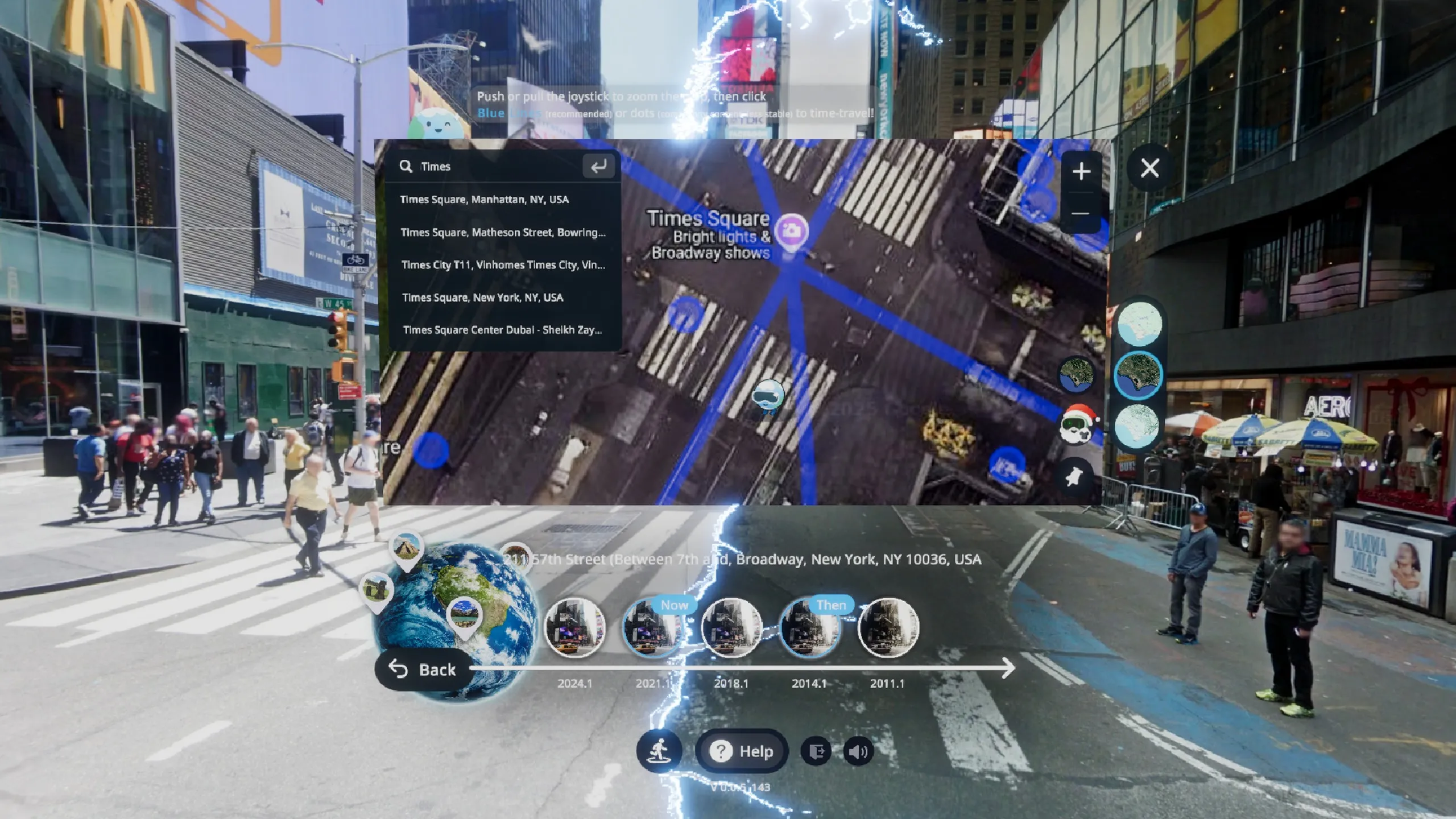Image resolution: width=1456 pixels, height=819 pixels.
Task: Select the 2018.1 time thumbnail
Action: click(731, 628)
